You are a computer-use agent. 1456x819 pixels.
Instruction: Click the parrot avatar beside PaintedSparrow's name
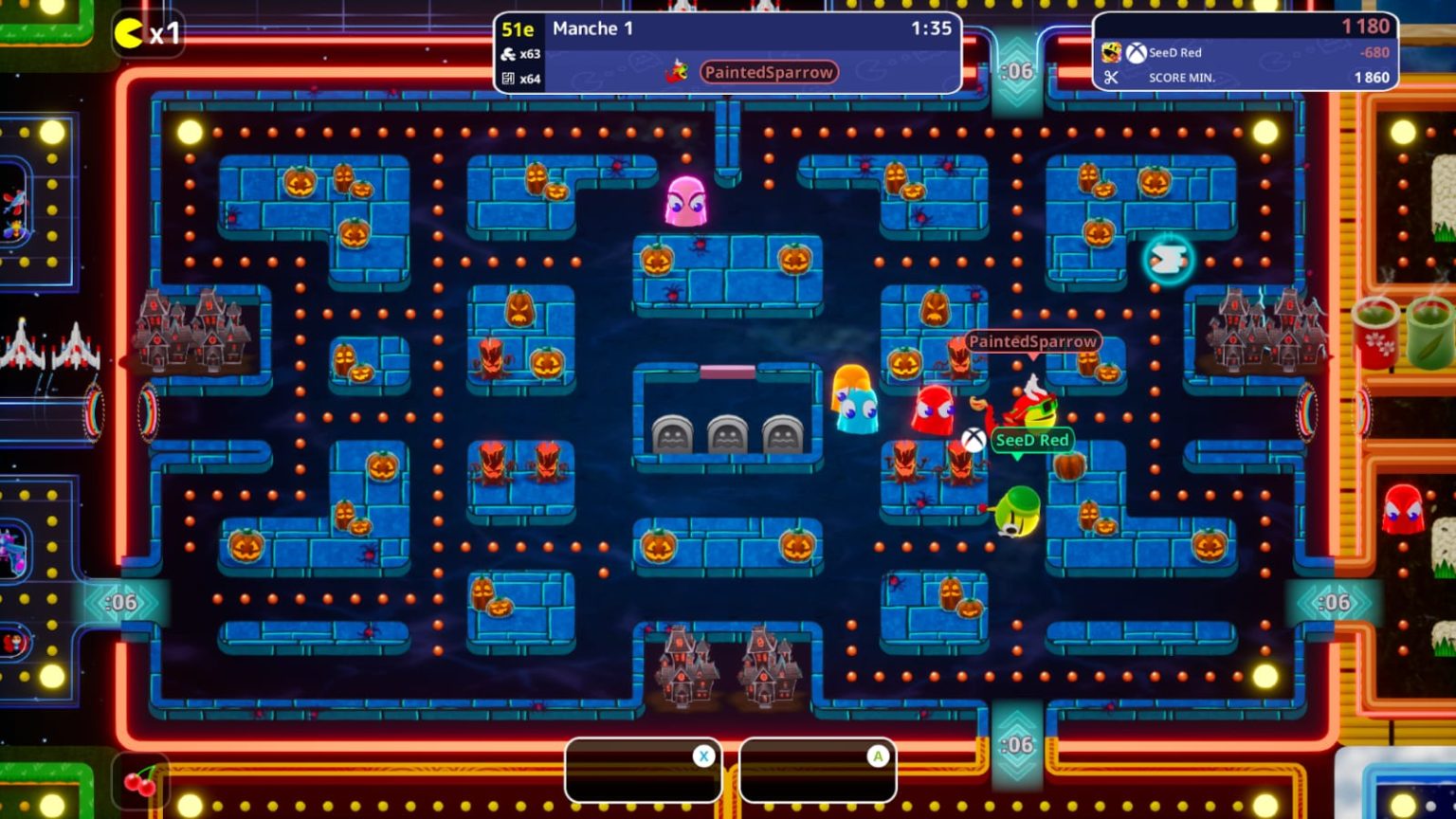[x=675, y=71]
